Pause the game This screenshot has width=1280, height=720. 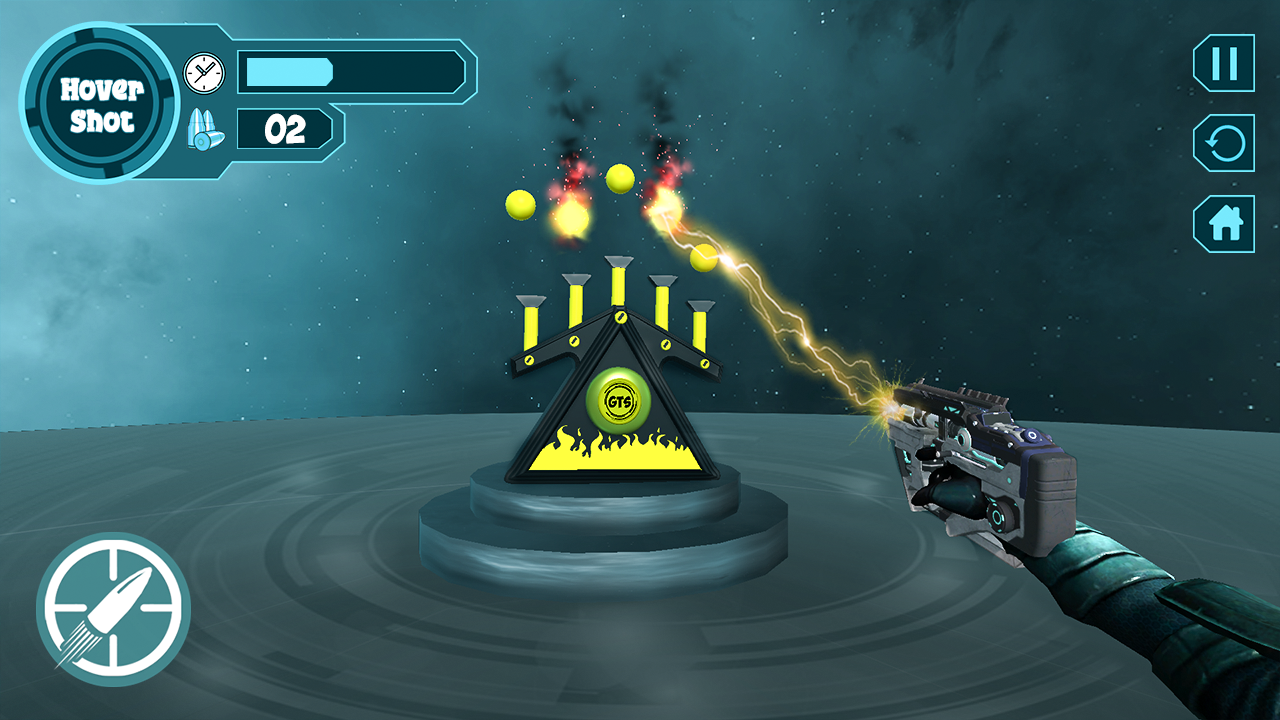click(x=1224, y=63)
